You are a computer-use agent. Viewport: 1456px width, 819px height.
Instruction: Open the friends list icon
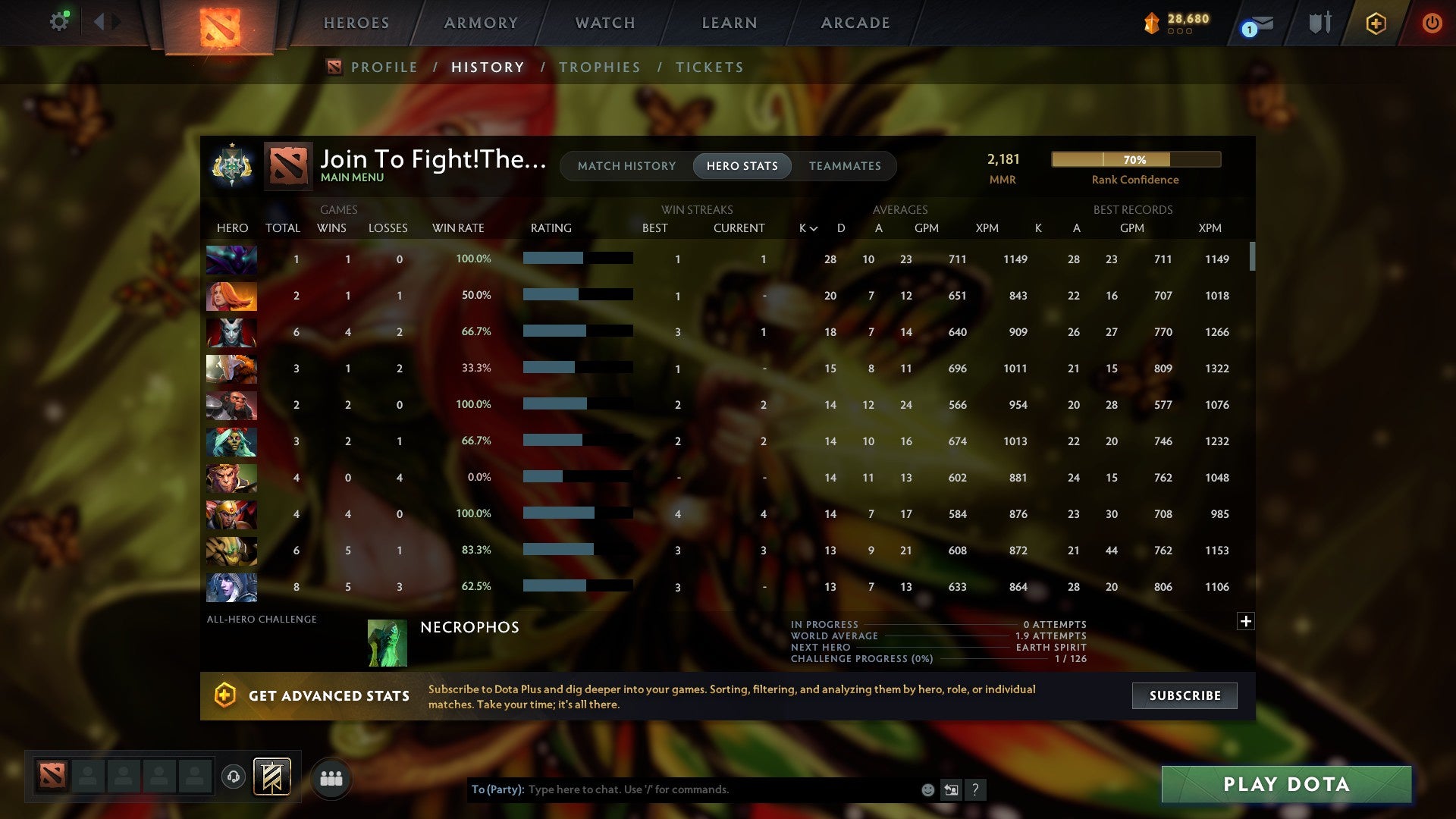[331, 777]
